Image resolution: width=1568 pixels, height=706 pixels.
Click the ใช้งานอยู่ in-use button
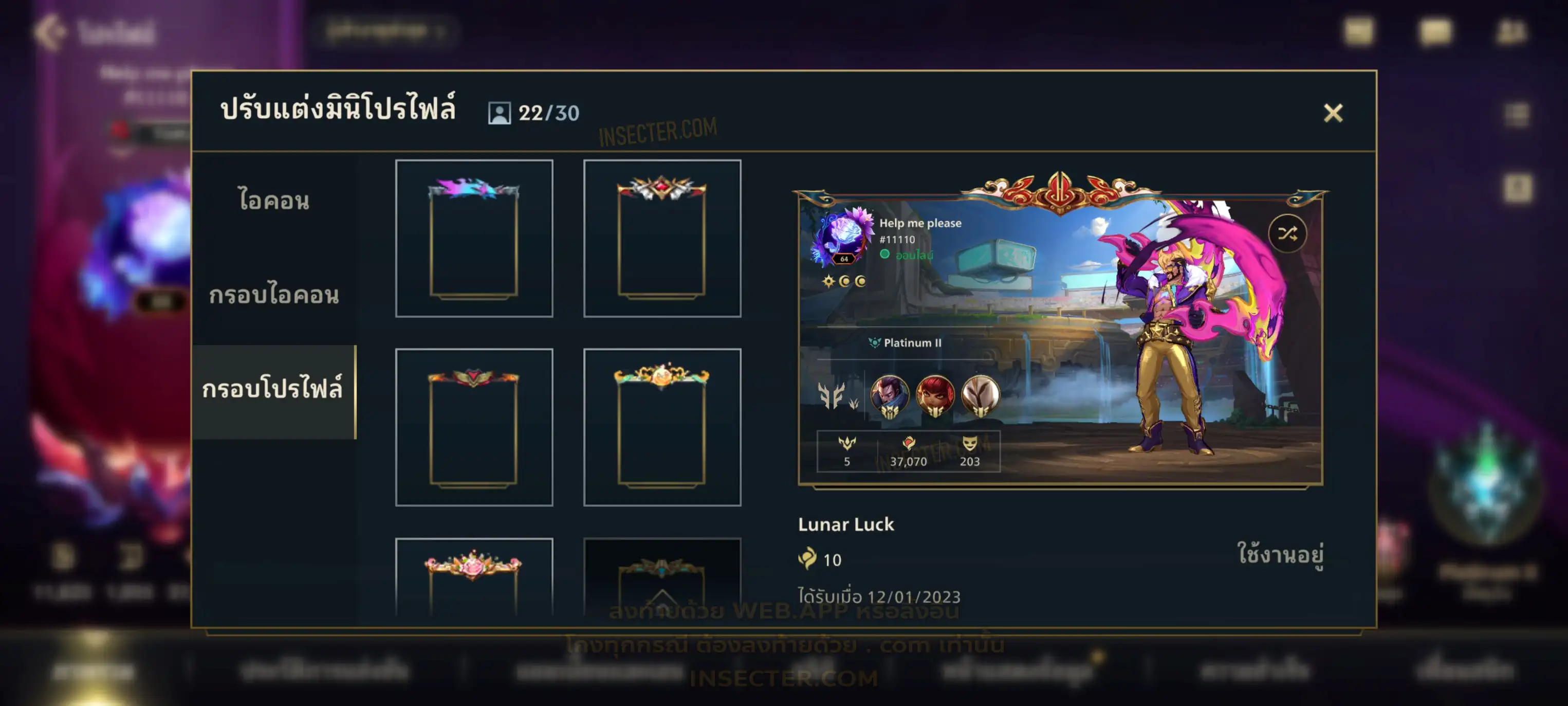coord(1280,554)
